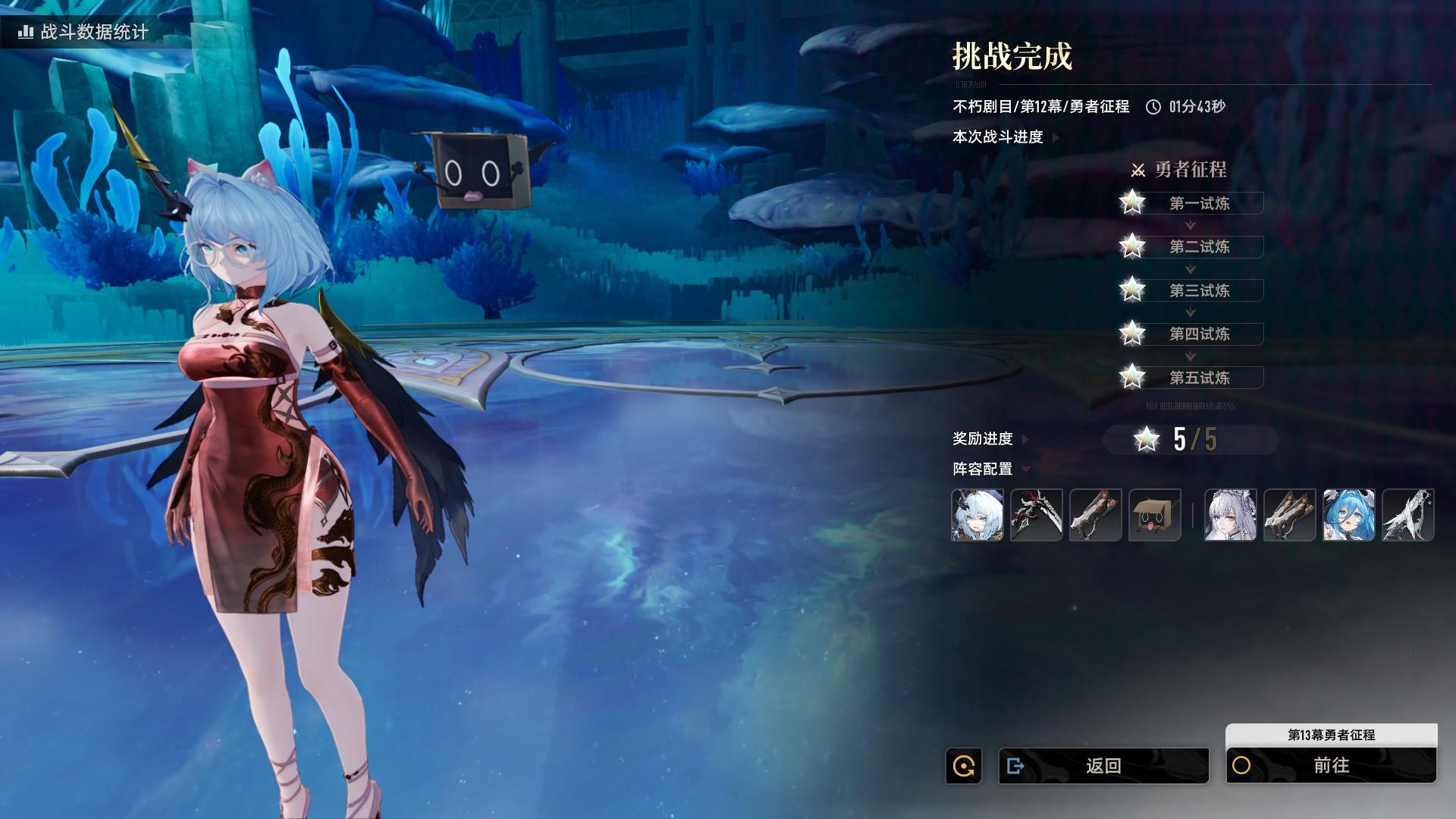Select the 第四试炼 trial row
Image resolution: width=1456 pixels, height=819 pixels.
[1199, 334]
